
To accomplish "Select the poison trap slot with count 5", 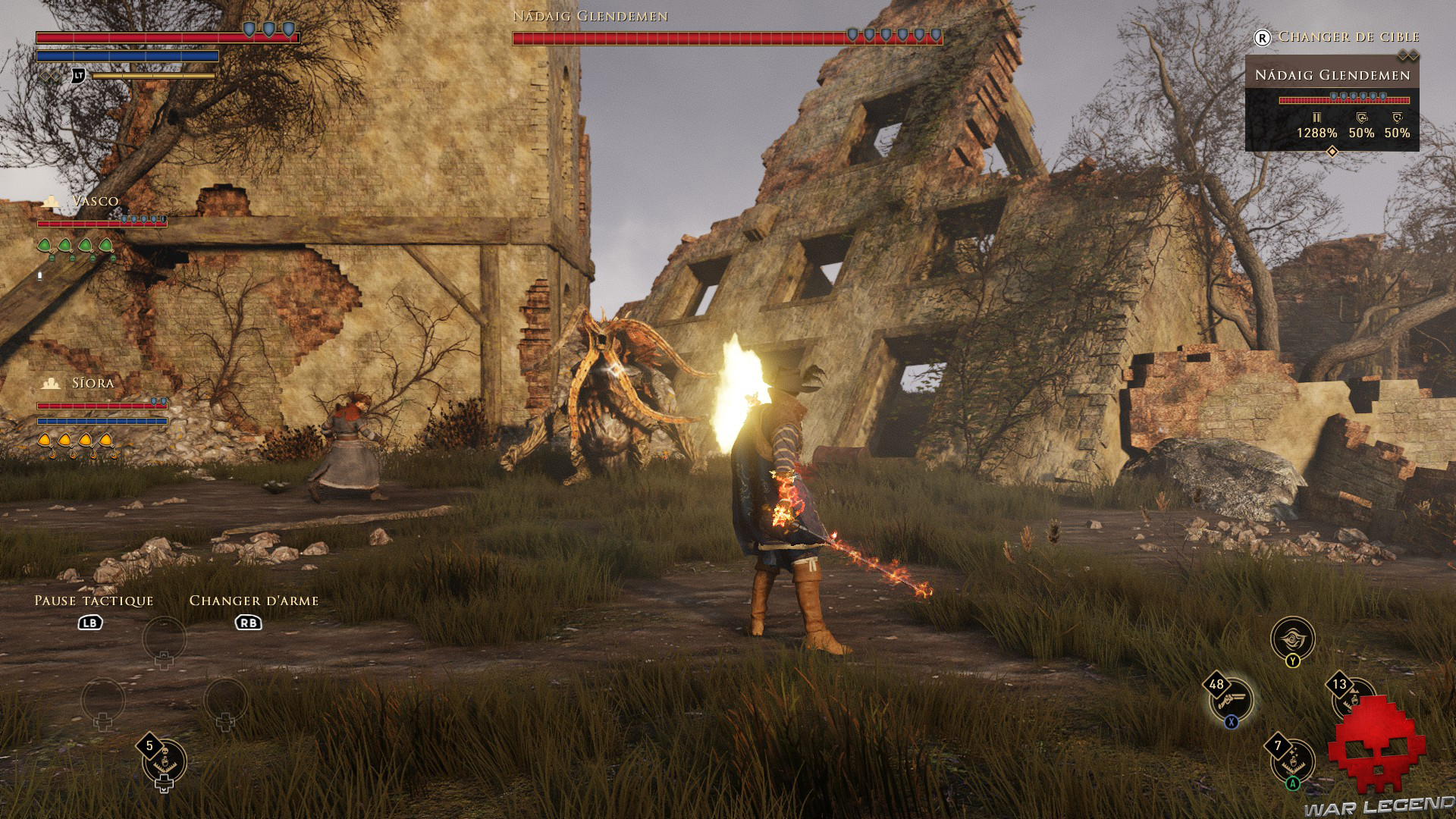I will [x=165, y=761].
